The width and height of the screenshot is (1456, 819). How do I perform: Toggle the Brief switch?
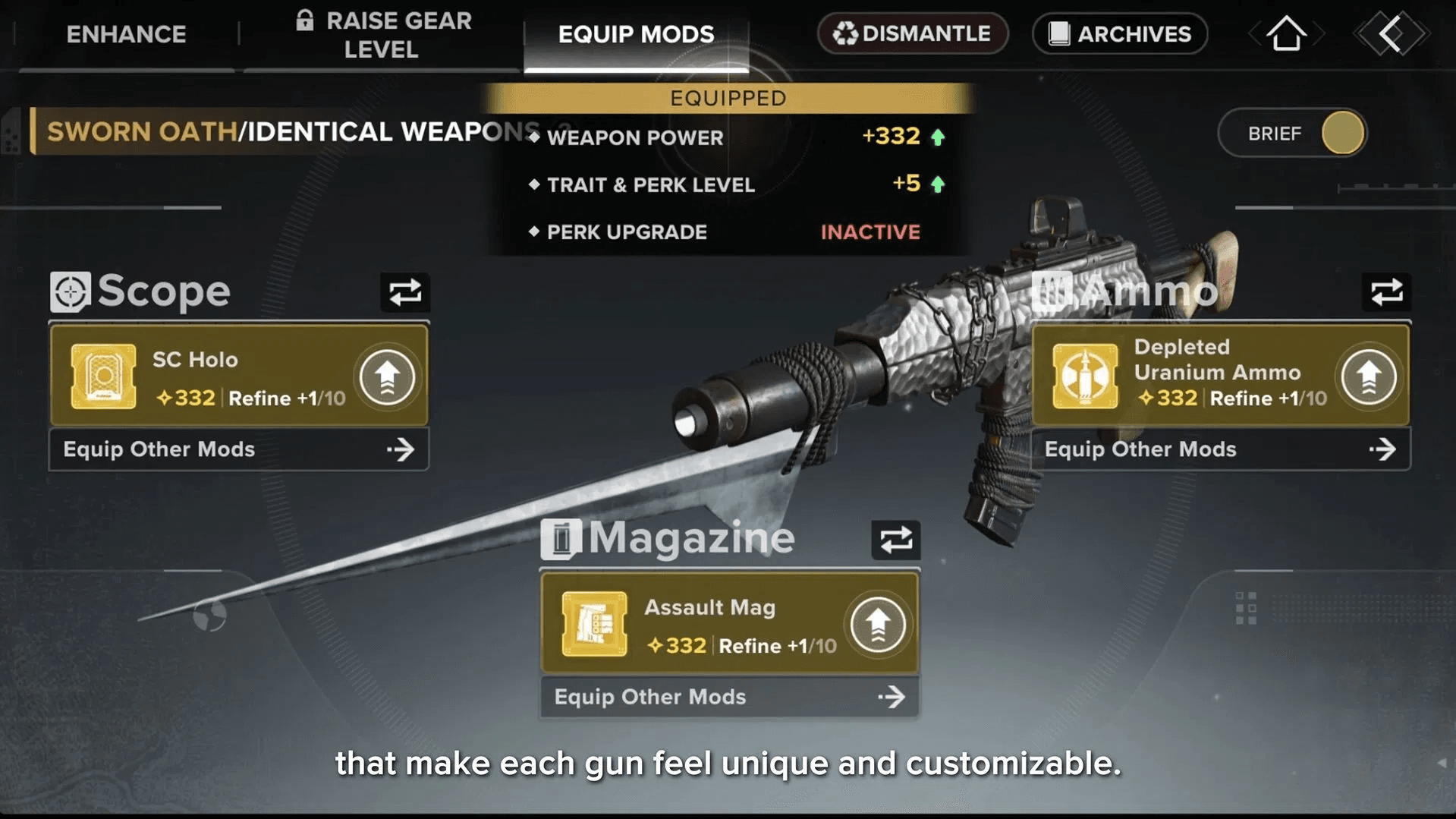[1341, 134]
